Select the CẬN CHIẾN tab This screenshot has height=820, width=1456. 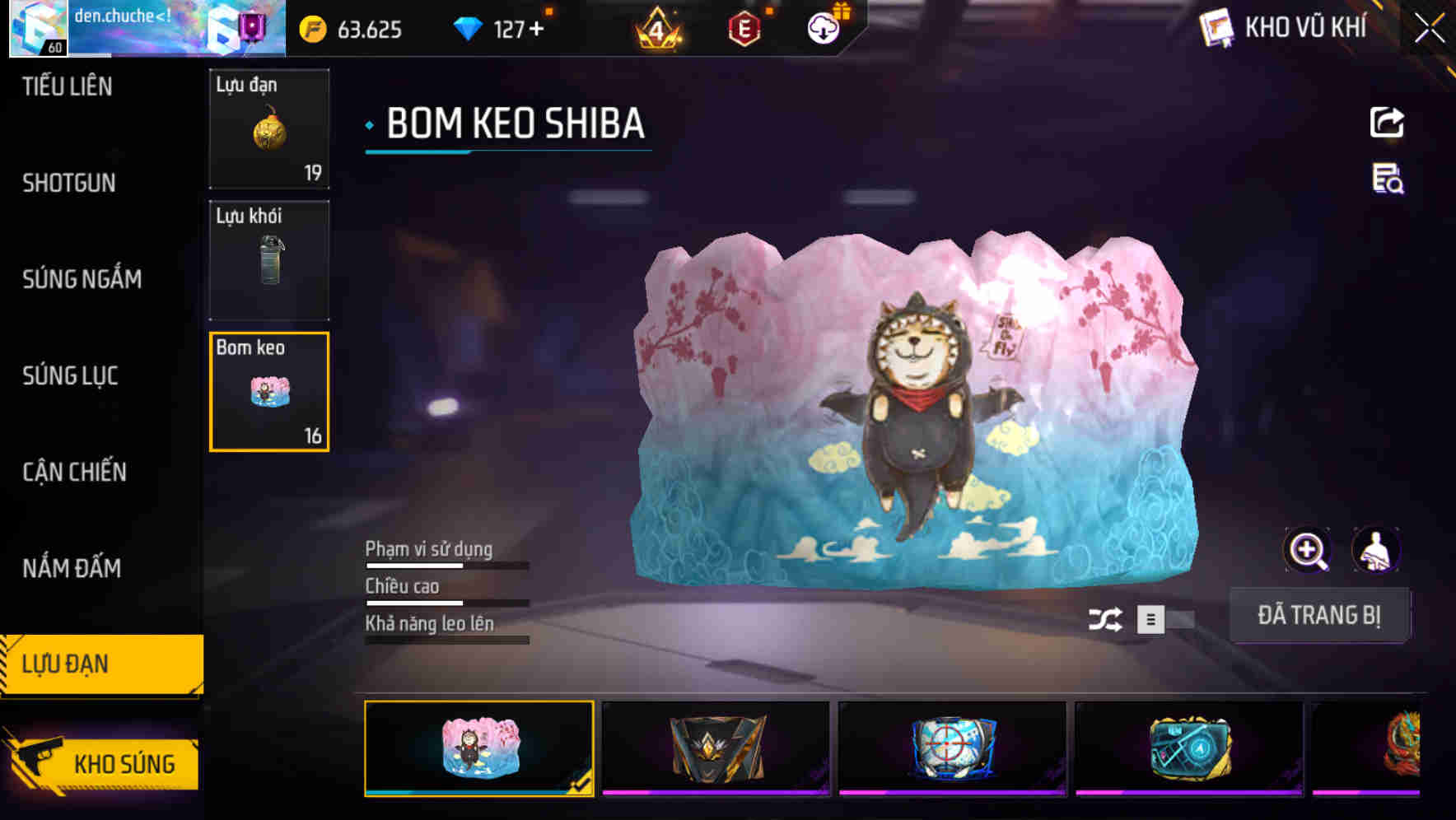(74, 473)
